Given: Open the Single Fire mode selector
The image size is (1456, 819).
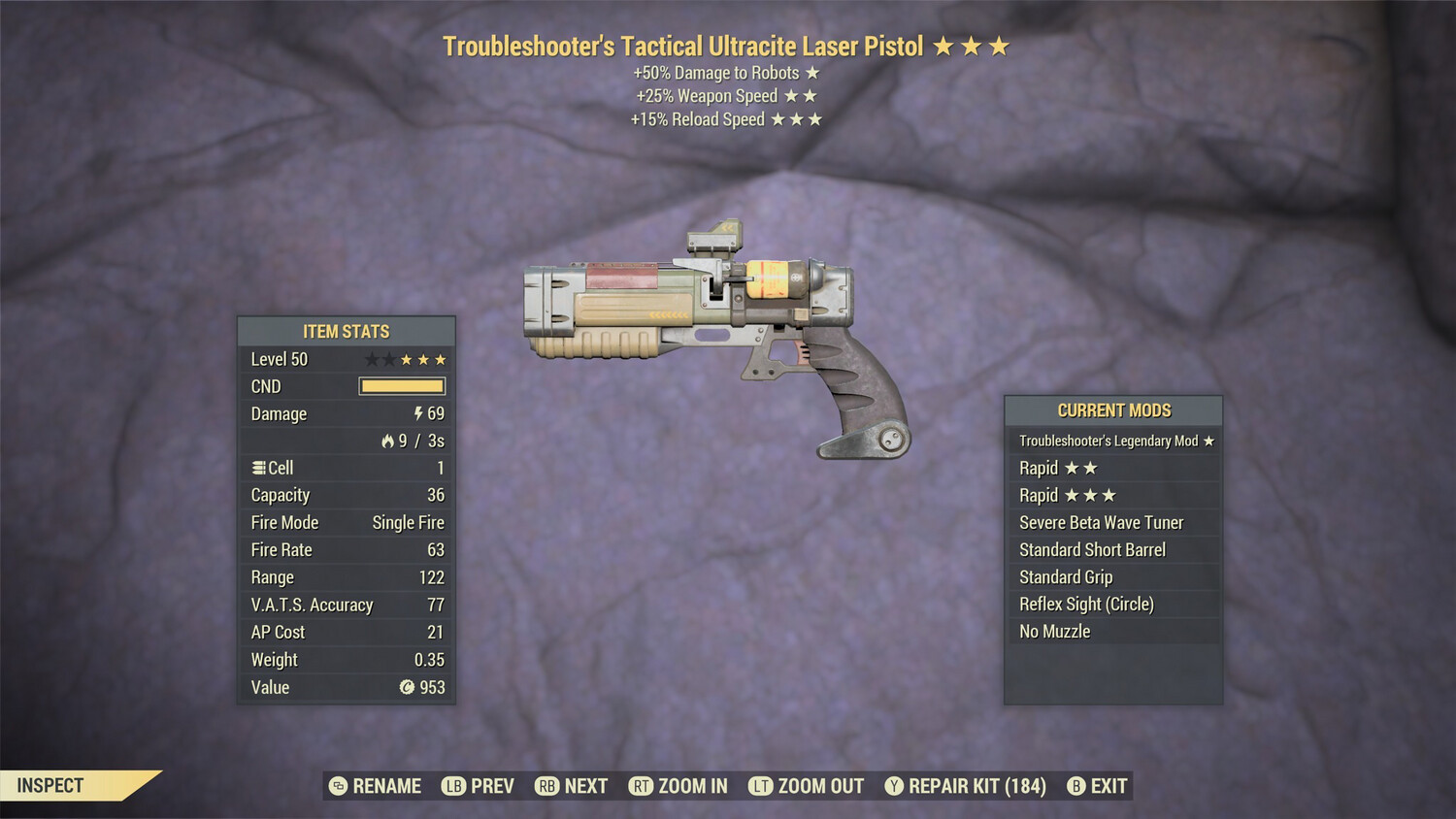Looking at the screenshot, I should (408, 522).
